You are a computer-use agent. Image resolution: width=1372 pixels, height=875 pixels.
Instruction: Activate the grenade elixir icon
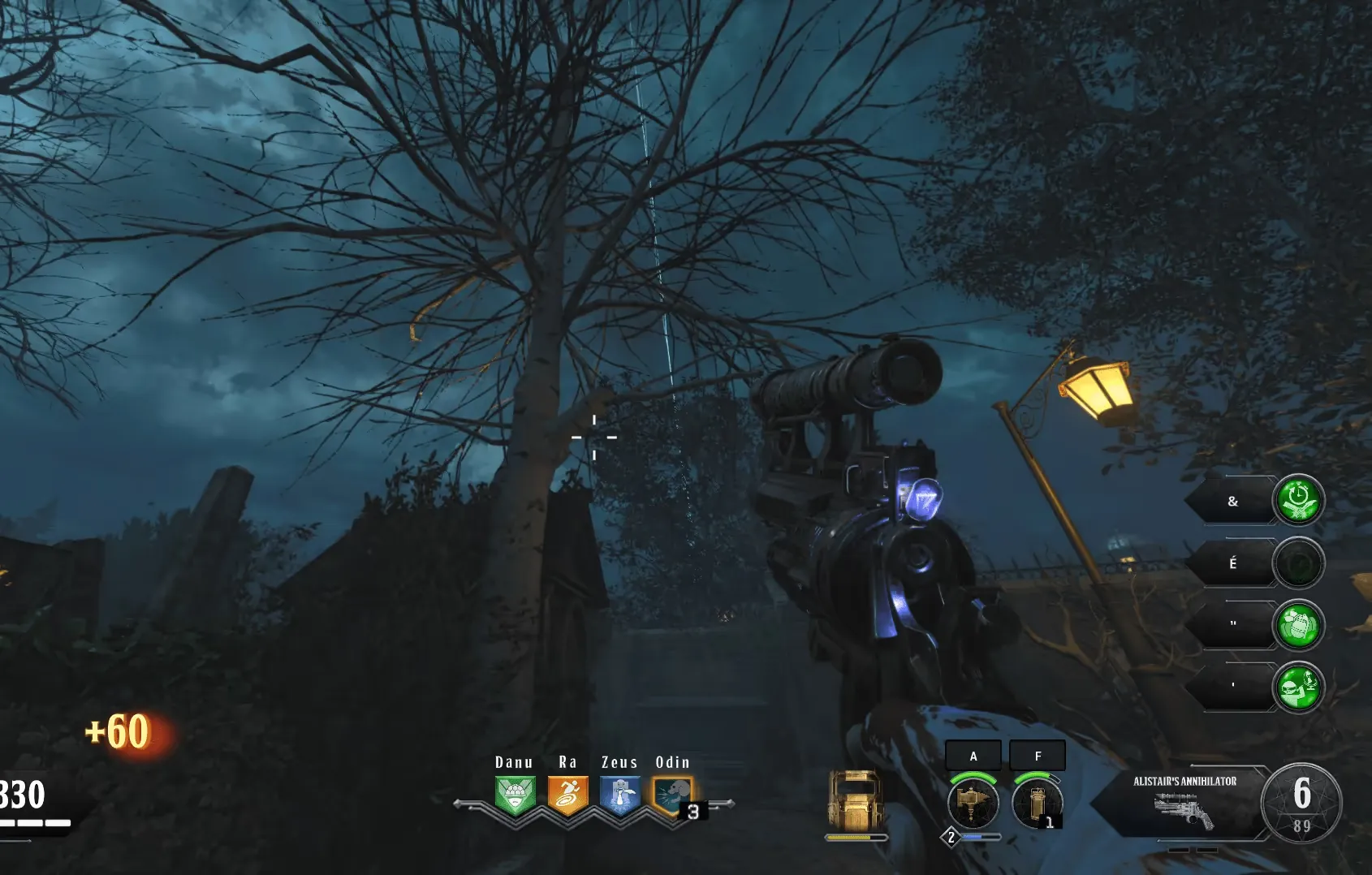[x=1298, y=626]
